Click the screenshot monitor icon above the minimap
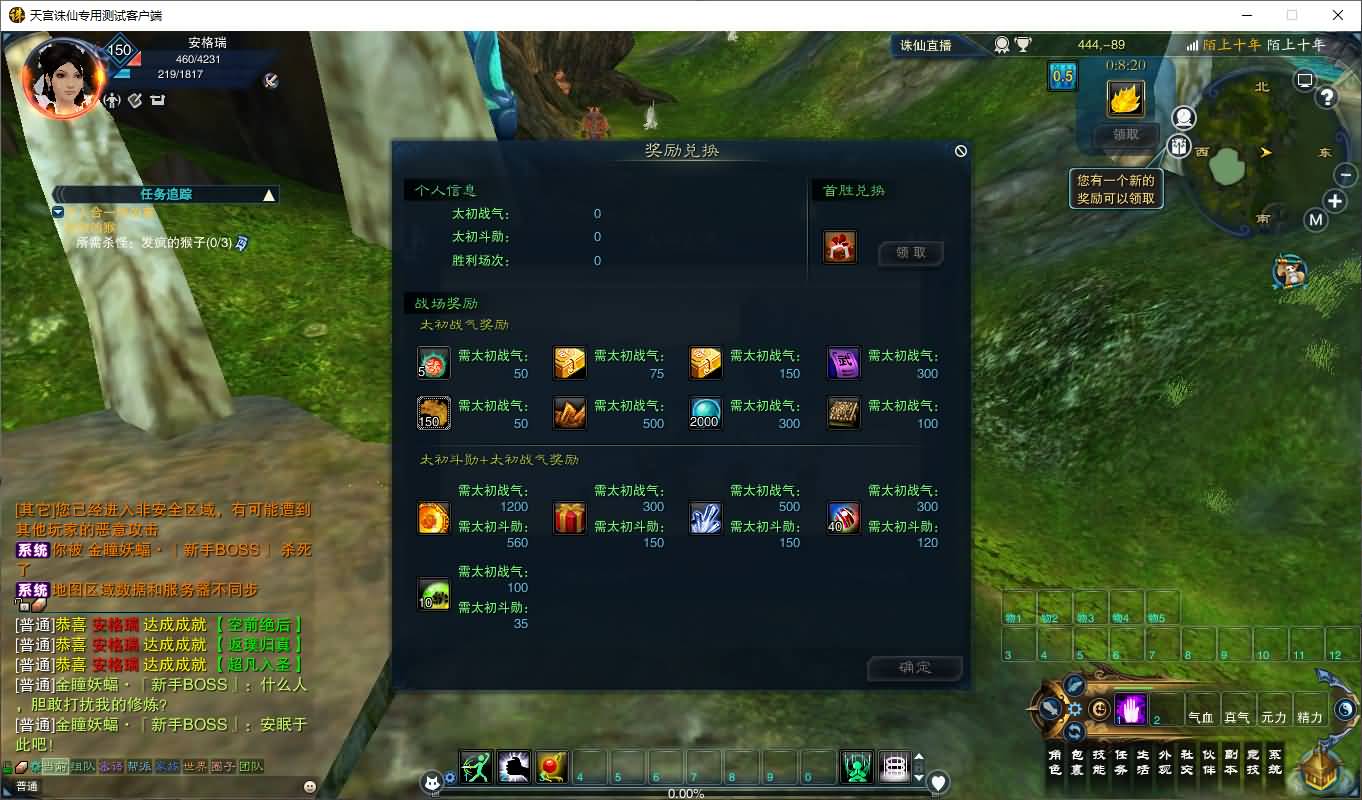 tap(1303, 80)
